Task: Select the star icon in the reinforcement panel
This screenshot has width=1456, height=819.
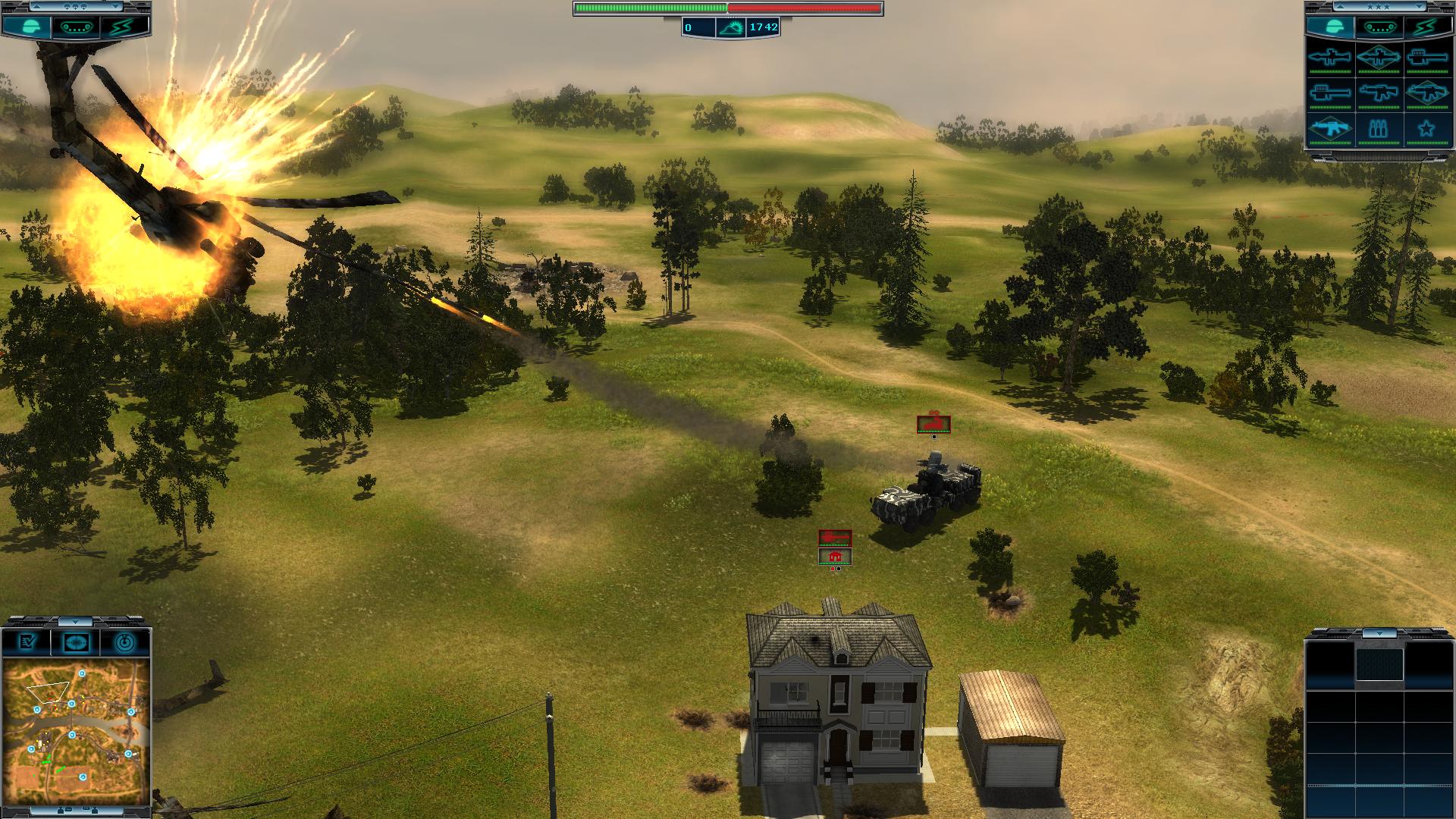Action: (1428, 128)
